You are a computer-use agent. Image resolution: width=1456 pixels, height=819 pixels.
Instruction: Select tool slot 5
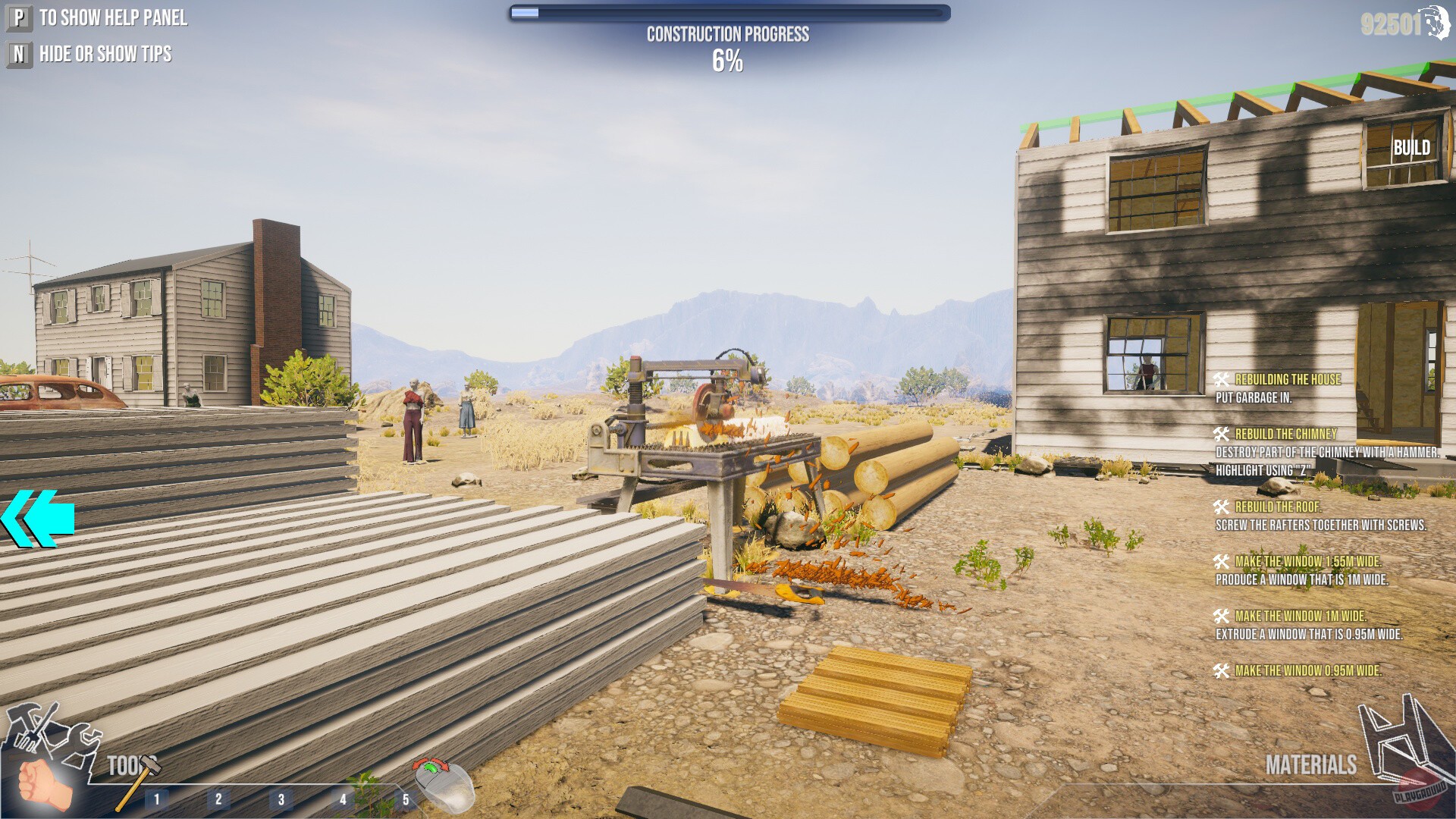pyautogui.click(x=406, y=797)
